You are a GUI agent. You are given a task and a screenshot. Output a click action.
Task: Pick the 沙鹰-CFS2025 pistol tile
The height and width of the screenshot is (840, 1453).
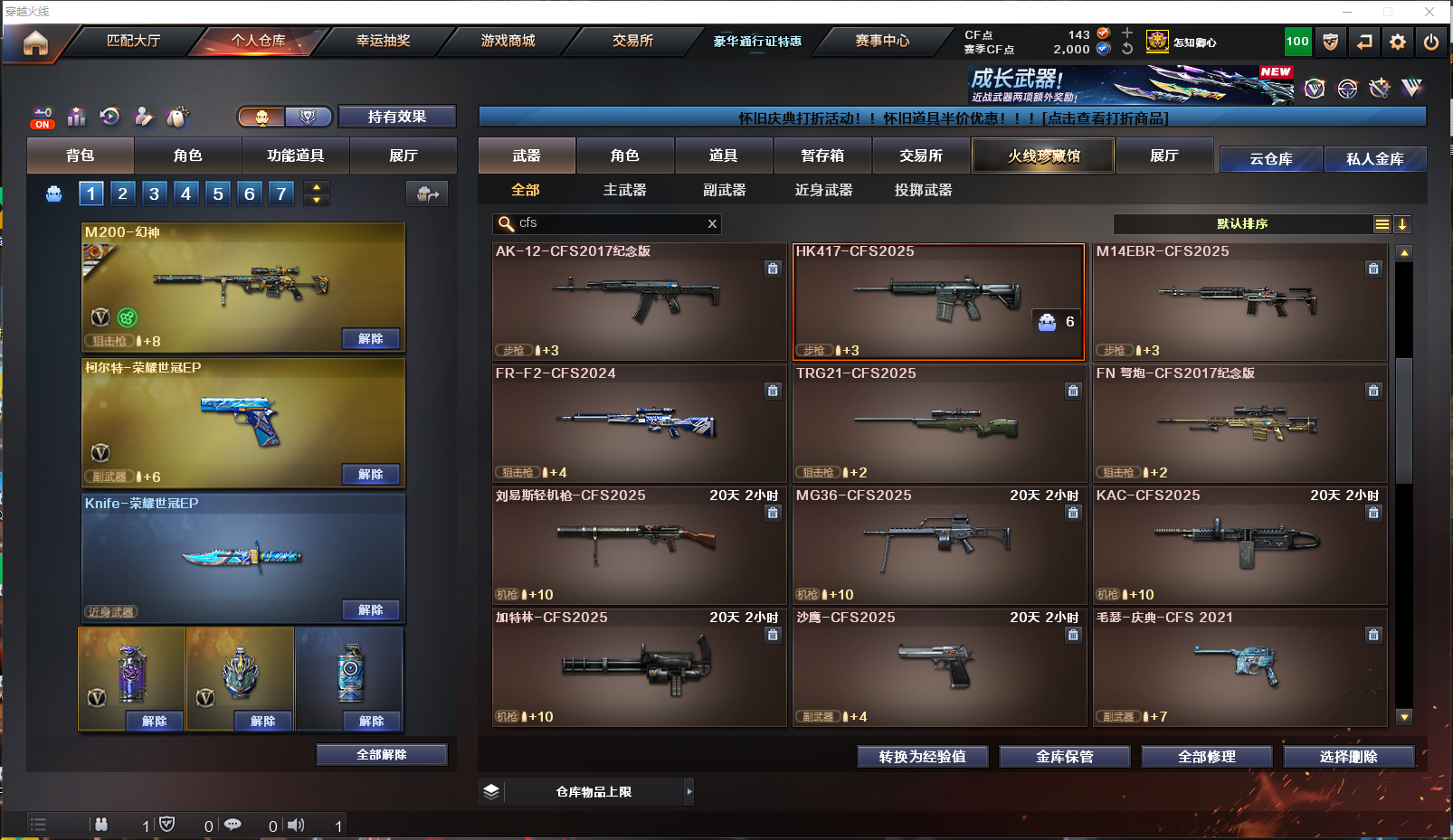939,668
